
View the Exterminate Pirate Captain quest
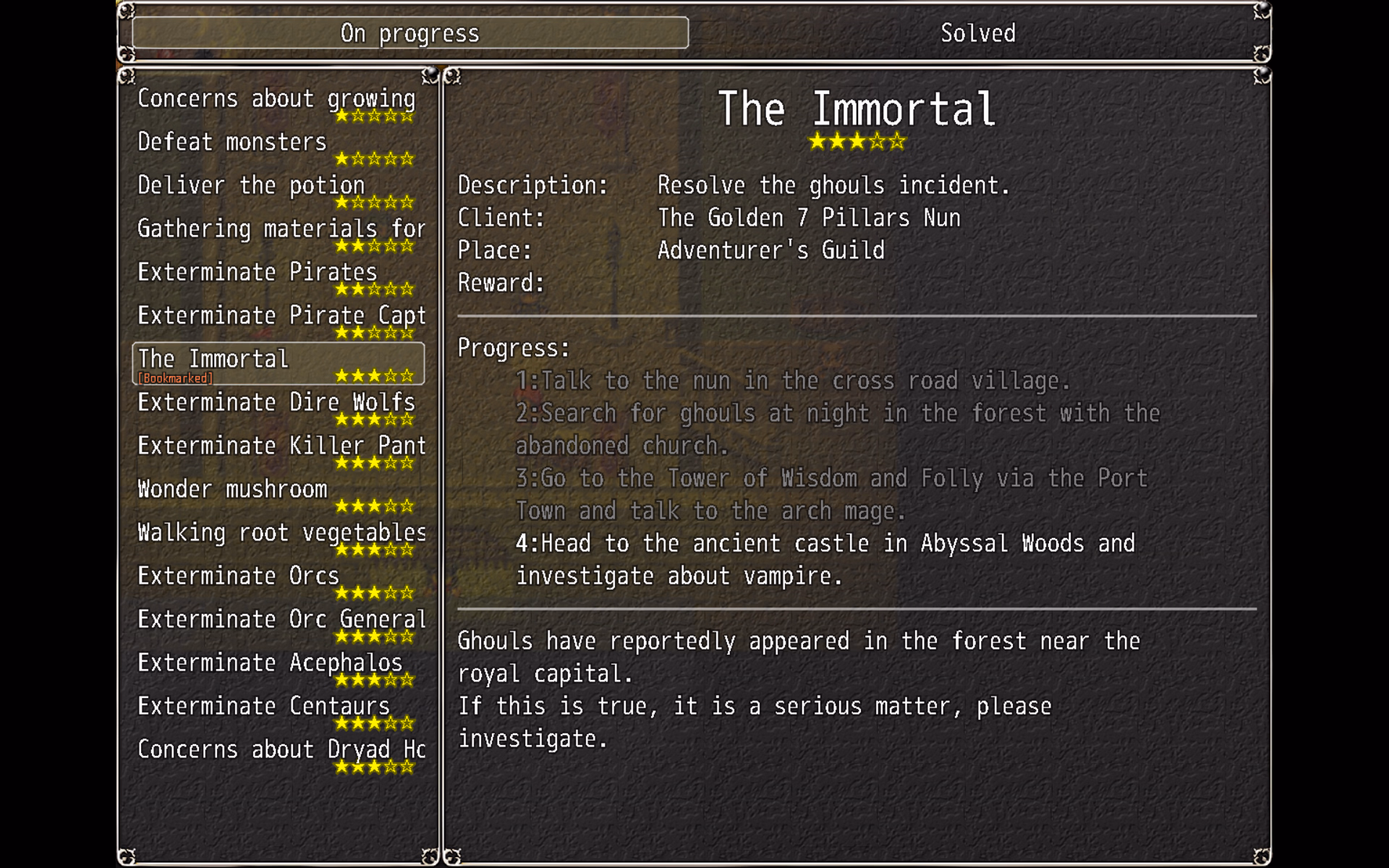[277, 320]
